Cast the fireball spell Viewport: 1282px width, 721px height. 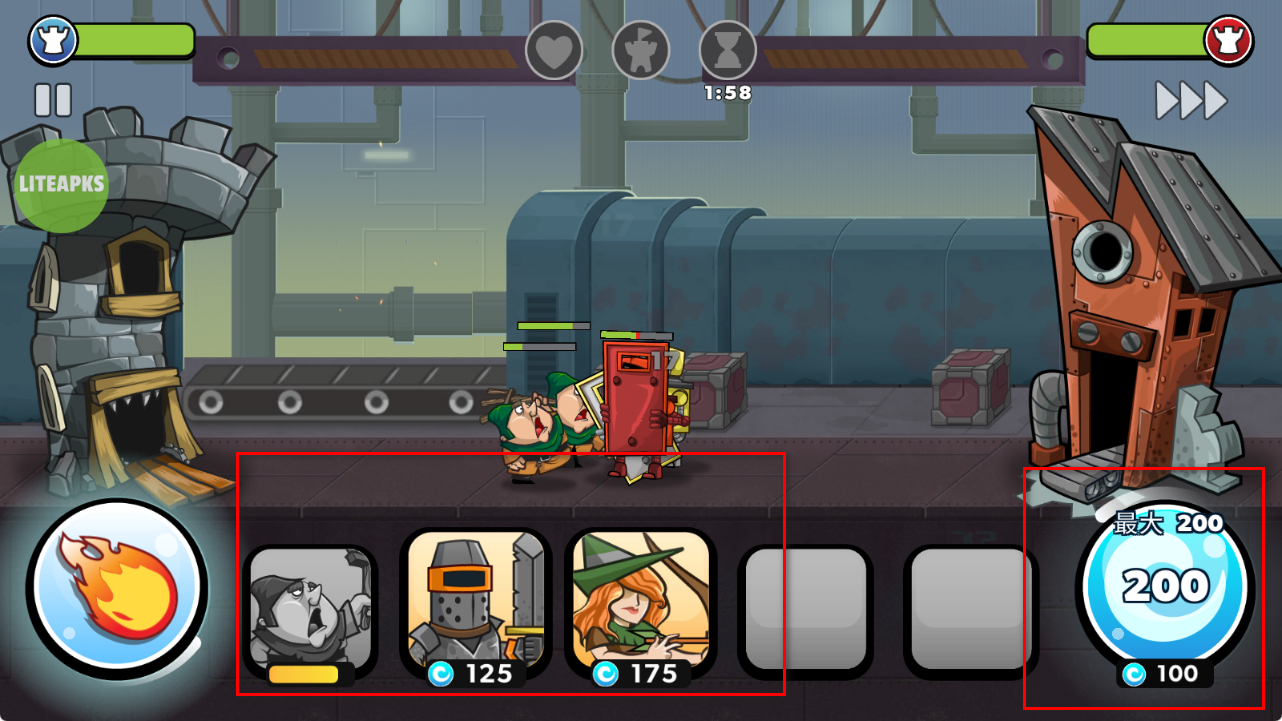[x=117, y=587]
